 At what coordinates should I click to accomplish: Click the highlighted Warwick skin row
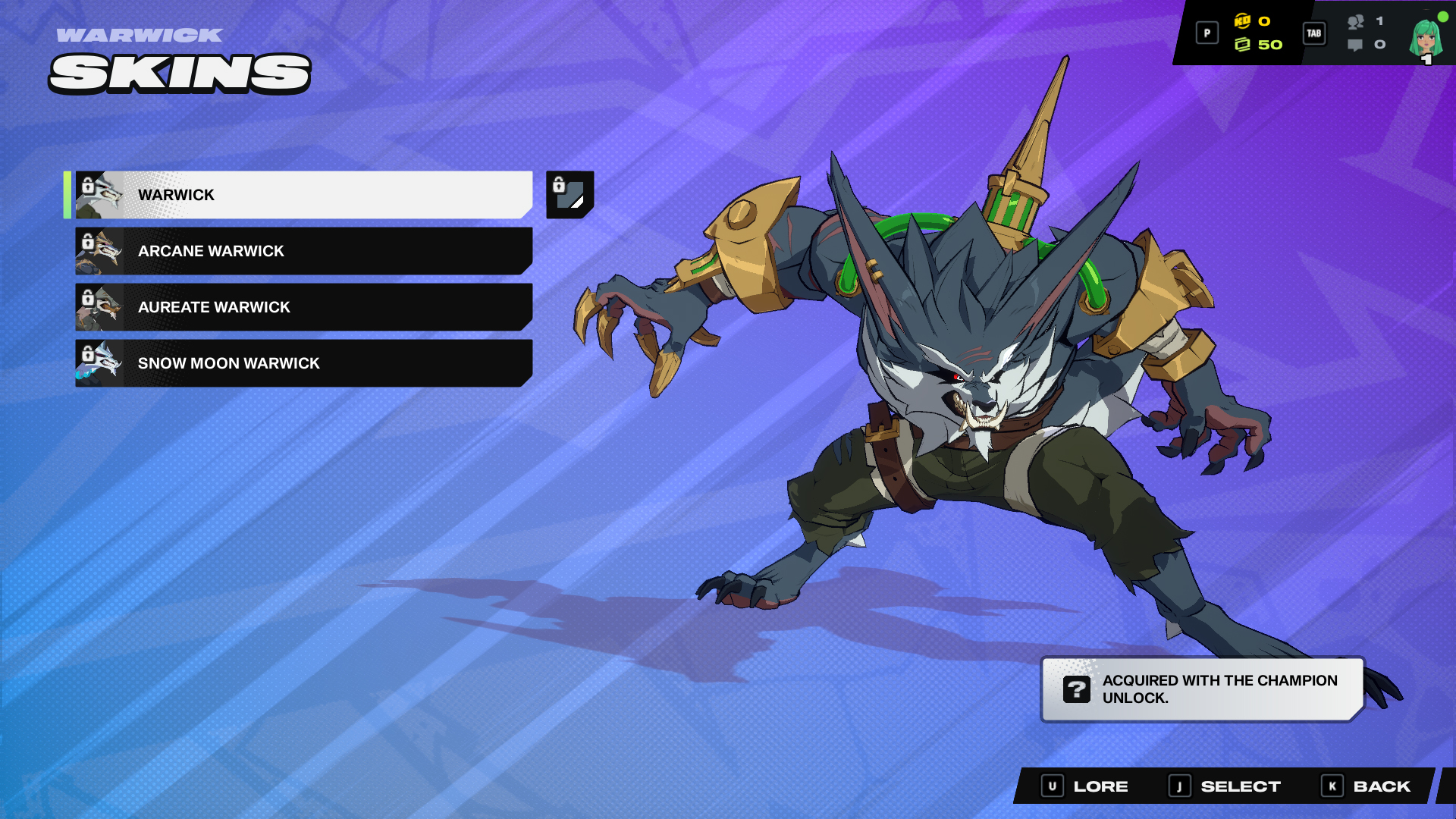point(303,195)
